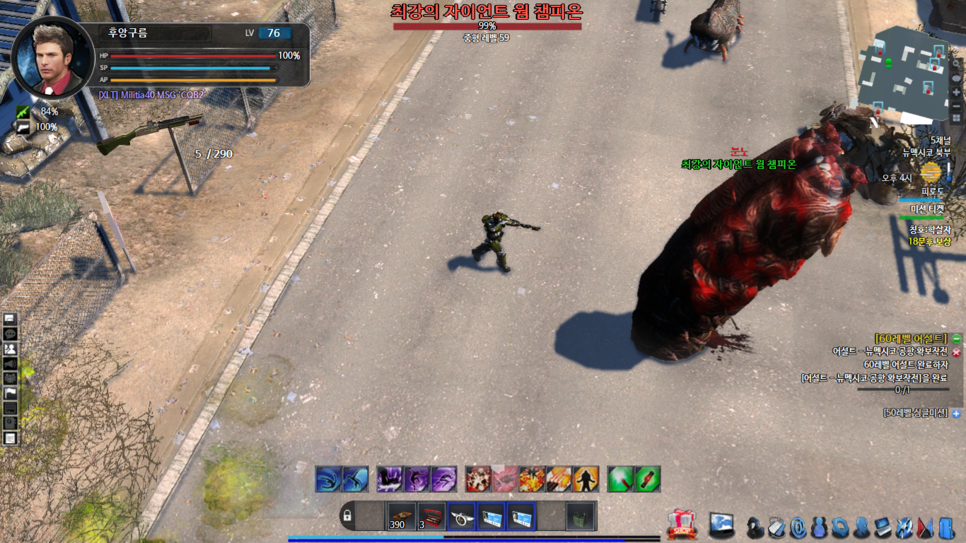Click the minimap plus zoom button

tap(956, 92)
